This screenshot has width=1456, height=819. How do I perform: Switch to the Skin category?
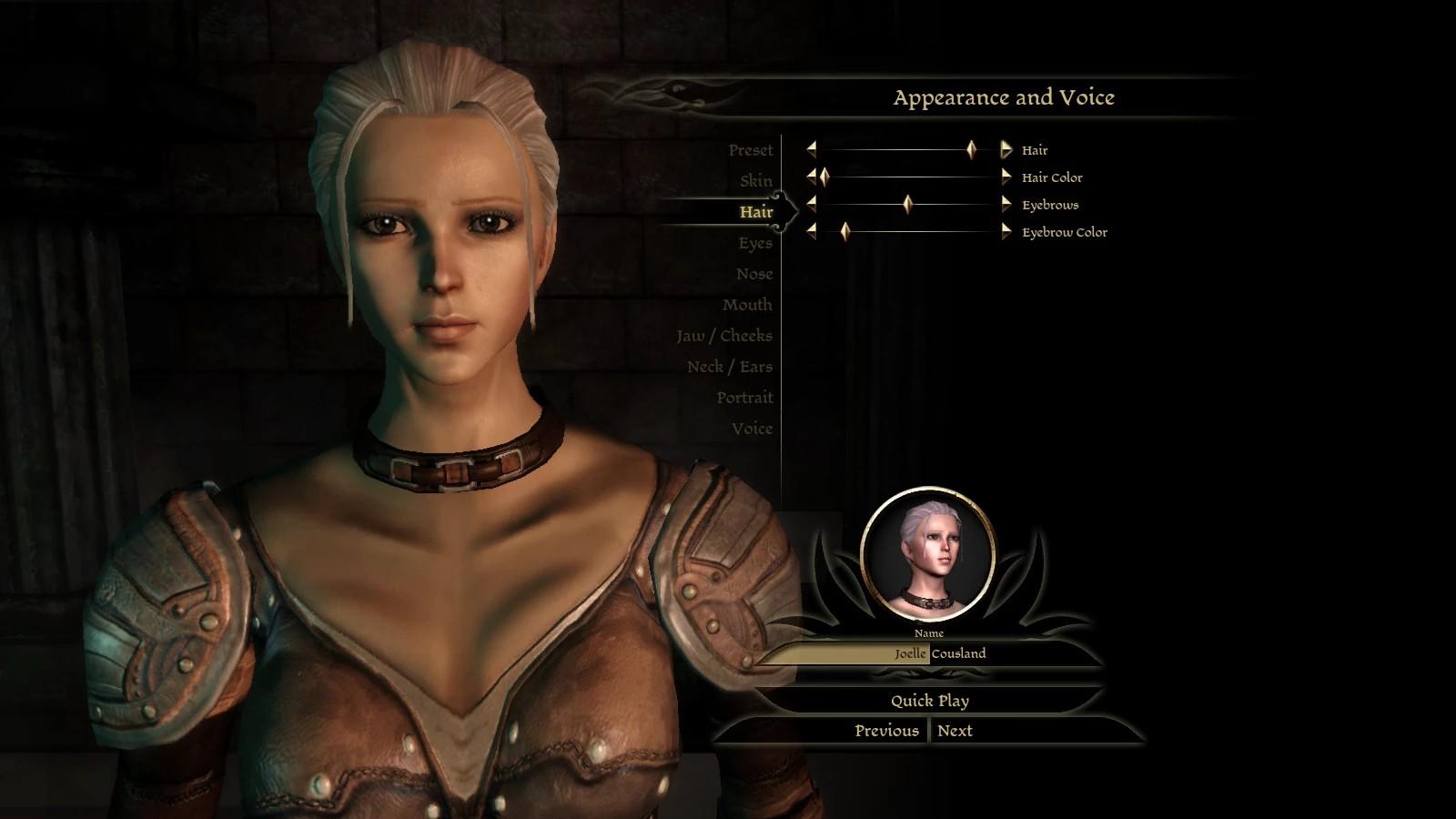point(755,181)
